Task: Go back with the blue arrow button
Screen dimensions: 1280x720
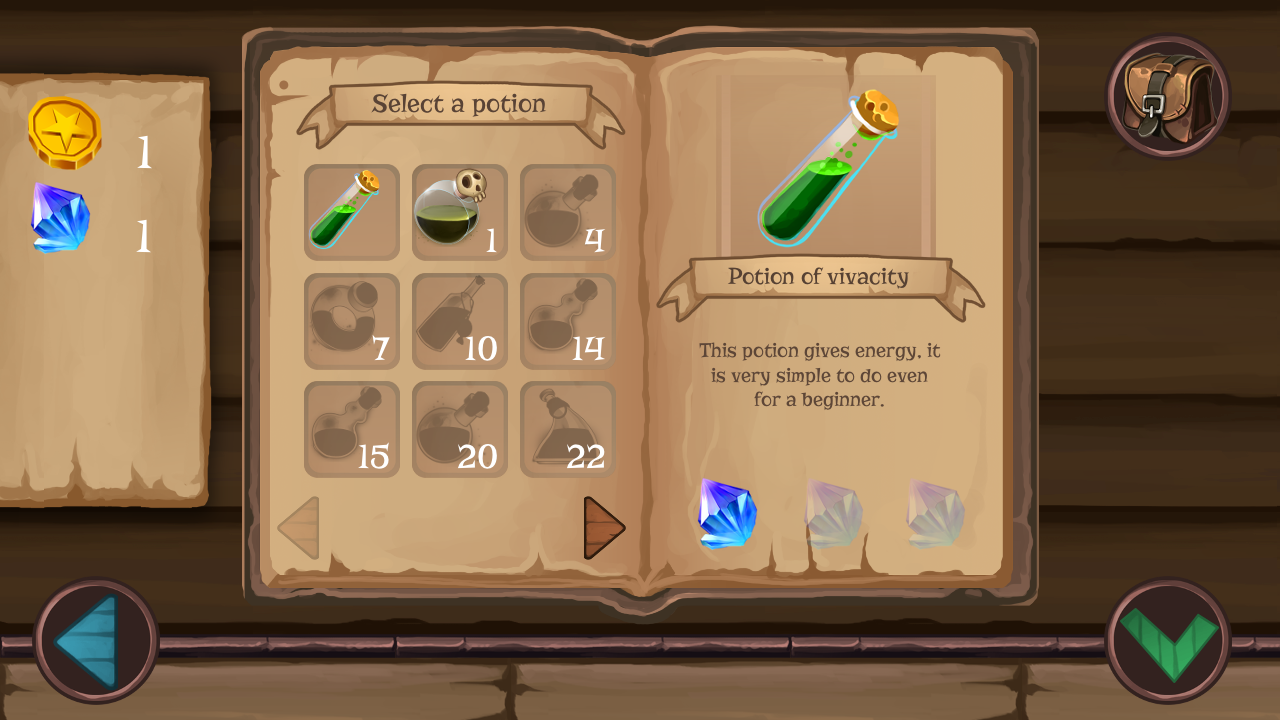Action: [96, 641]
